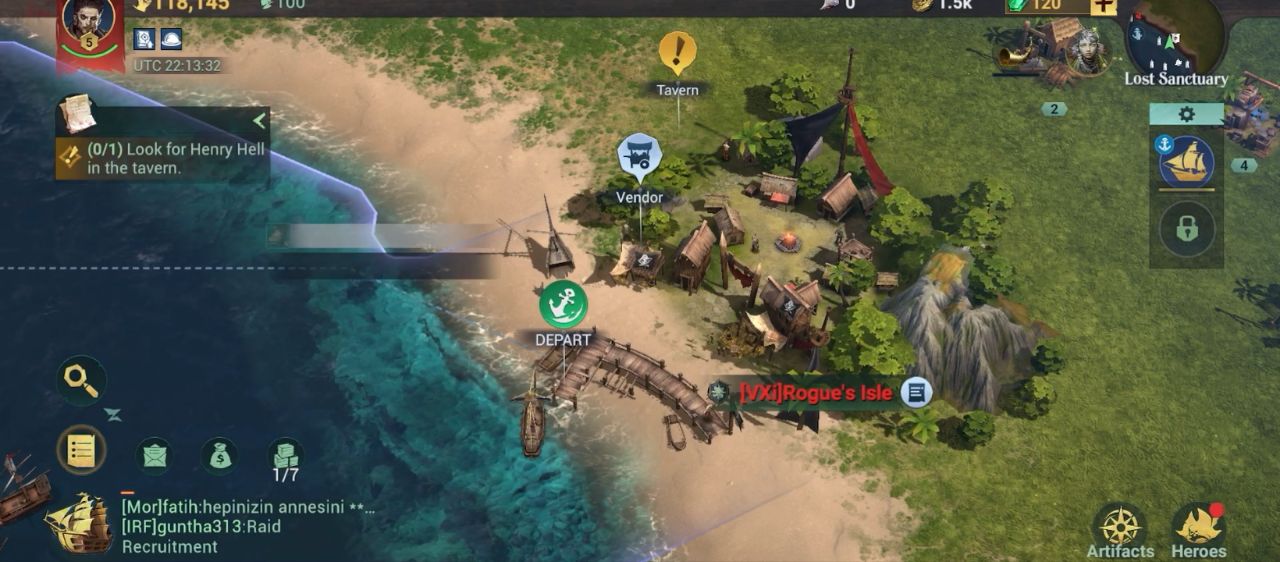Open the Heroes menu
The image size is (1280, 562).
(1198, 530)
